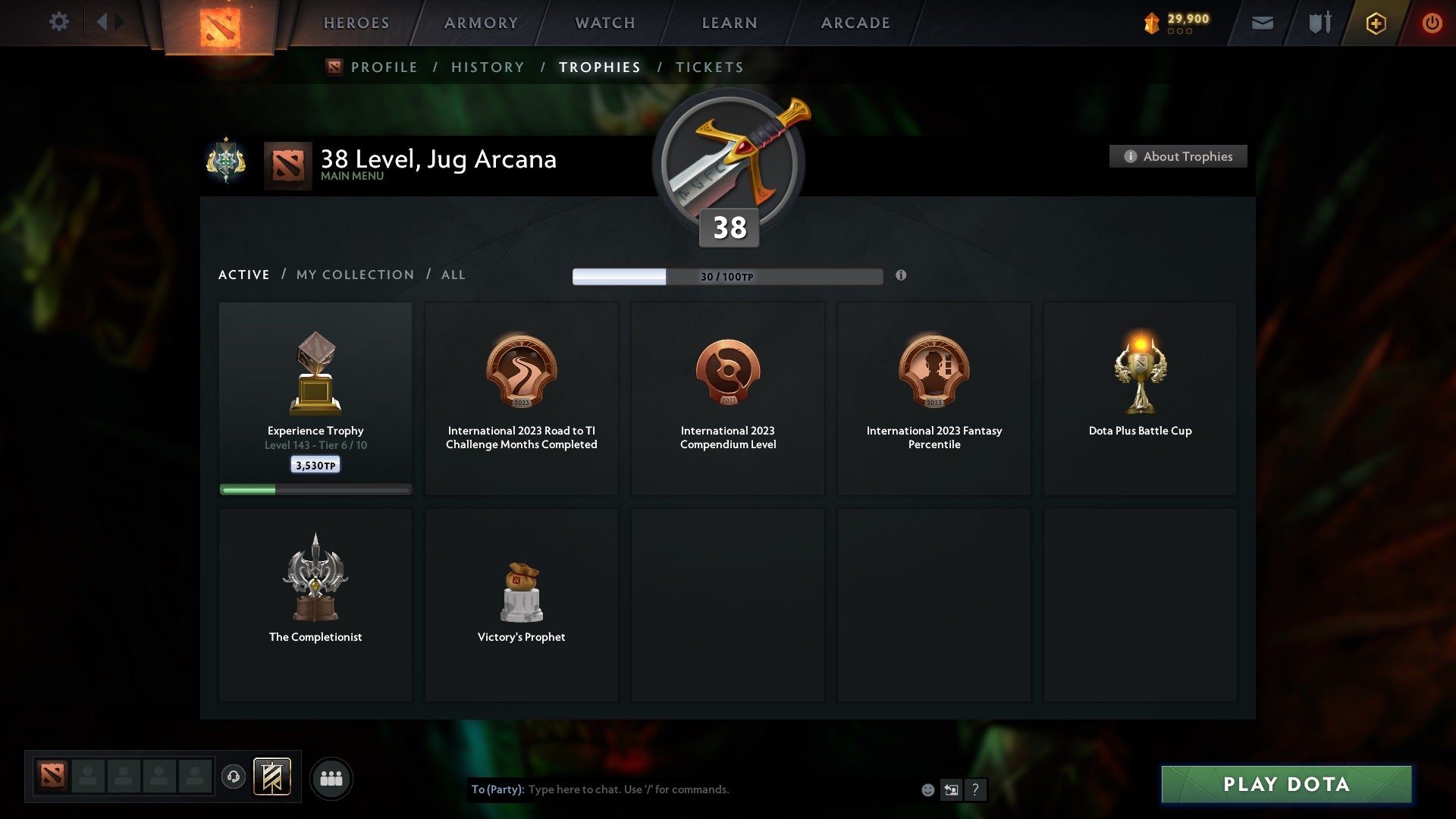Open About Trophies
This screenshot has height=819, width=1456.
tap(1178, 156)
